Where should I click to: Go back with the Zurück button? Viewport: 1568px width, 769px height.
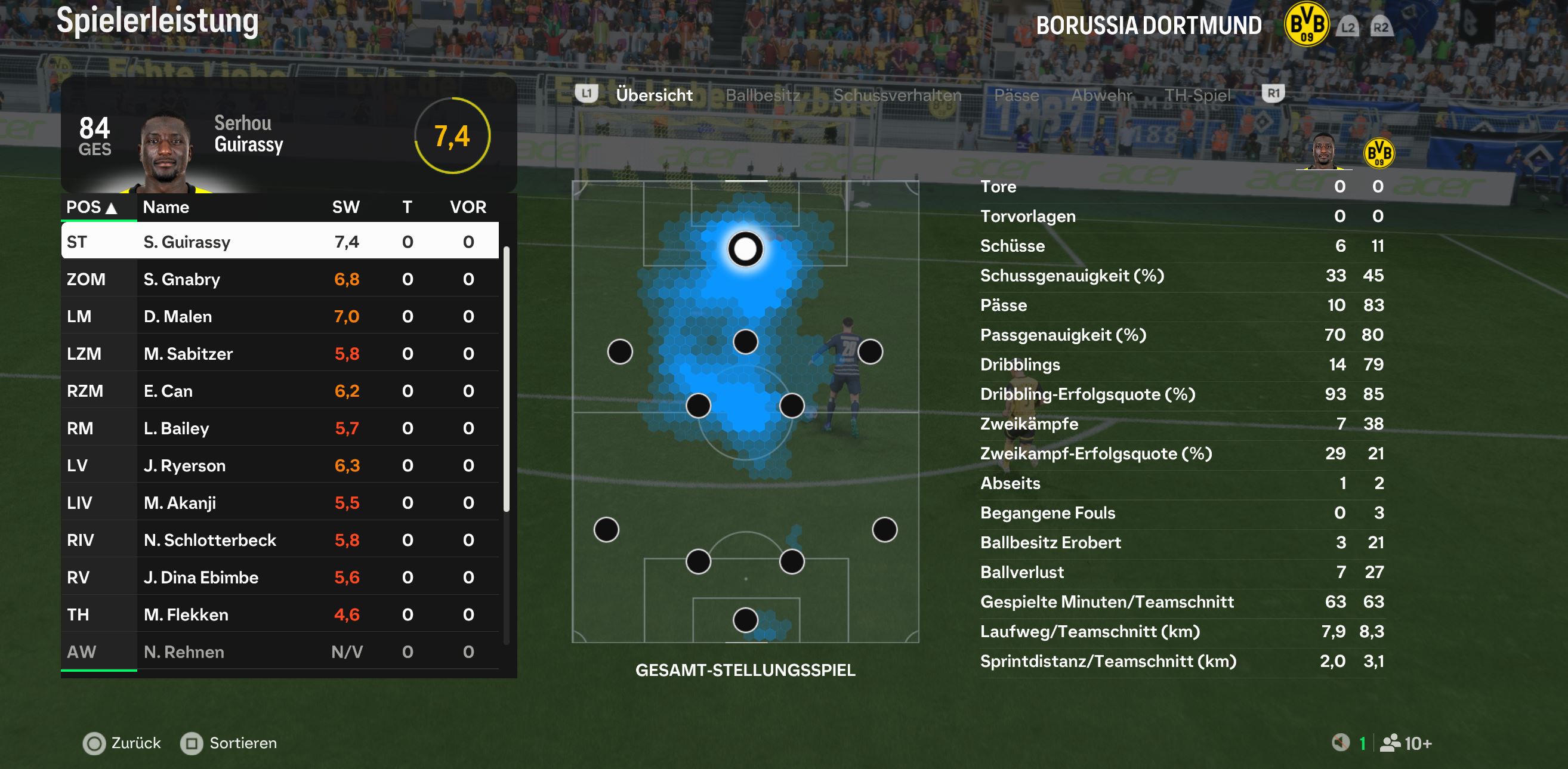click(122, 743)
